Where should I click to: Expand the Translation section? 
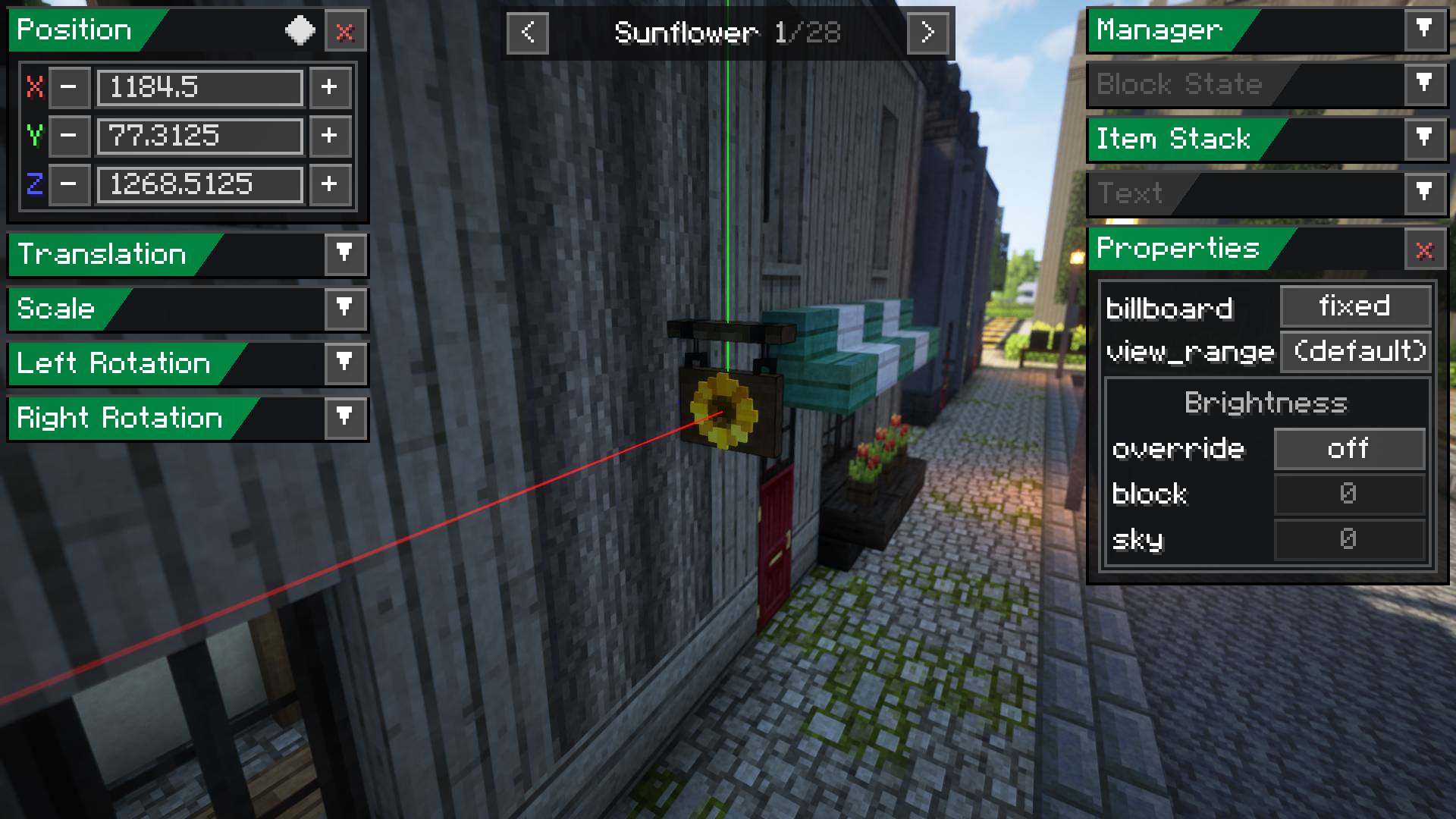click(346, 255)
